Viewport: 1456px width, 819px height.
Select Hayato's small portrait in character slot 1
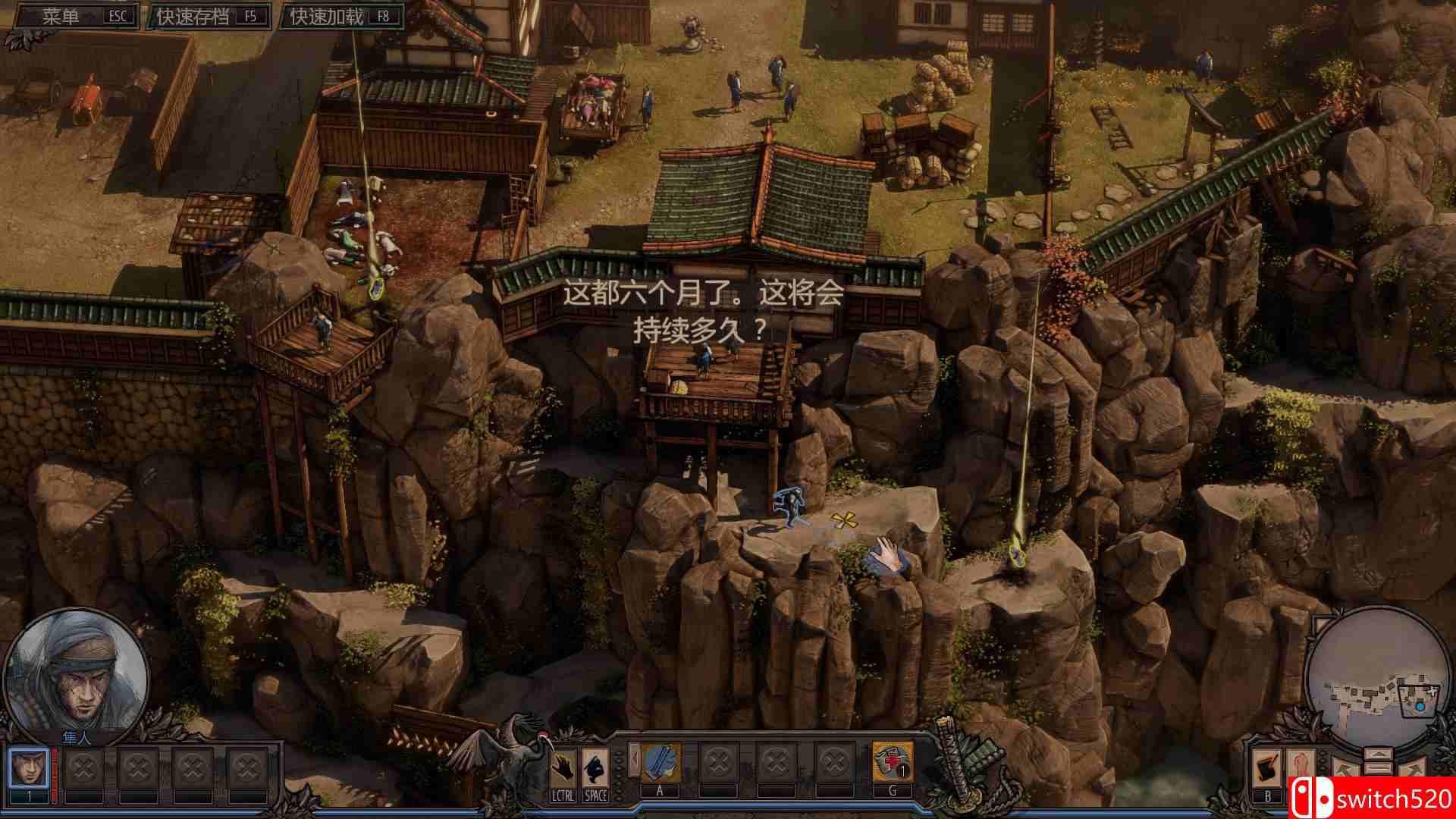pyautogui.click(x=29, y=767)
